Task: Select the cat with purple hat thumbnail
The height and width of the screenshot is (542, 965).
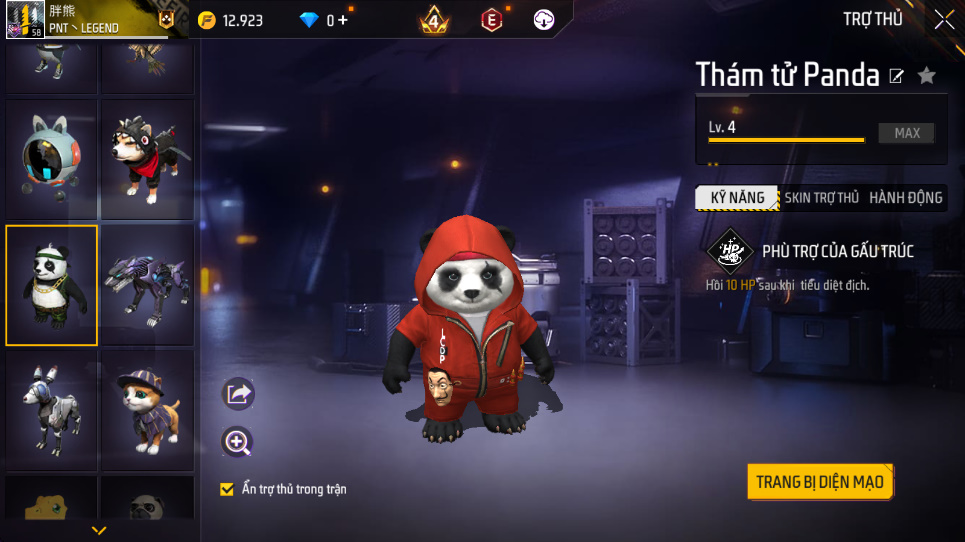Action: [x=147, y=410]
